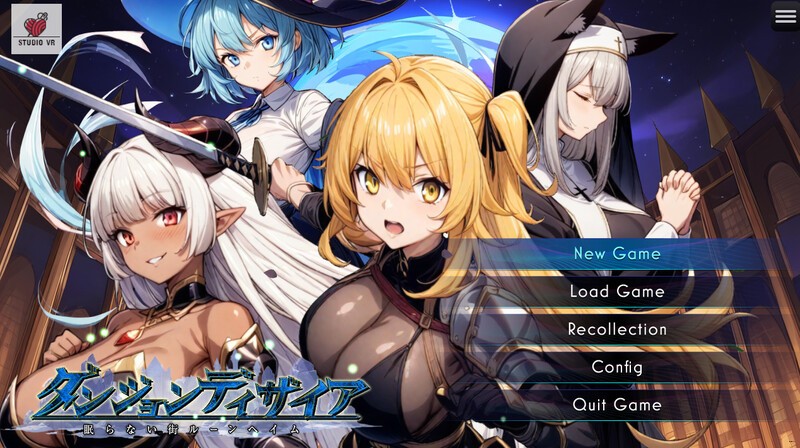Open the hamburger menu icon
Image resolution: width=800 pixels, height=448 pixels.
tap(785, 15)
